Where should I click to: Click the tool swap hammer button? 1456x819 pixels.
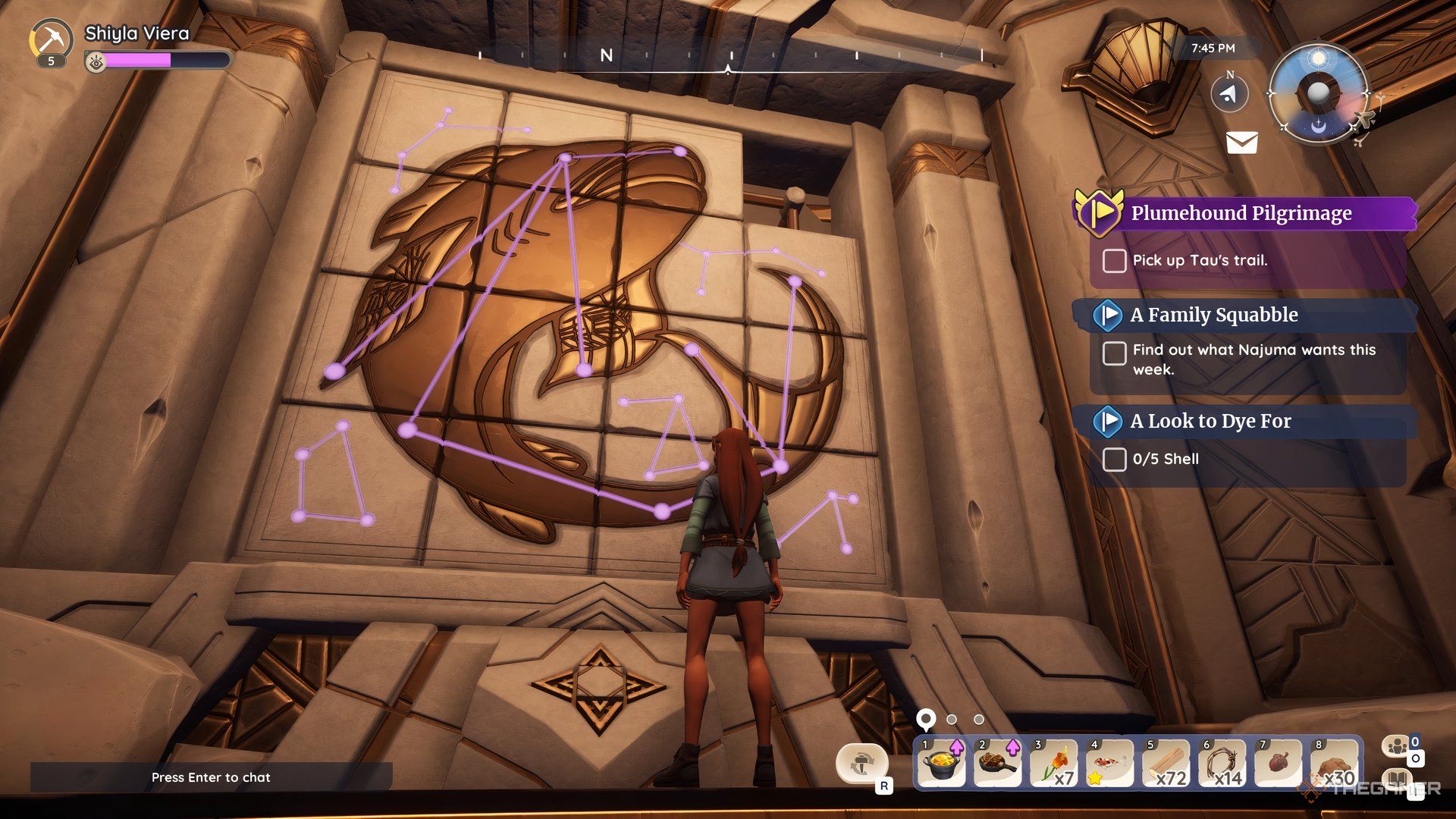click(x=861, y=762)
